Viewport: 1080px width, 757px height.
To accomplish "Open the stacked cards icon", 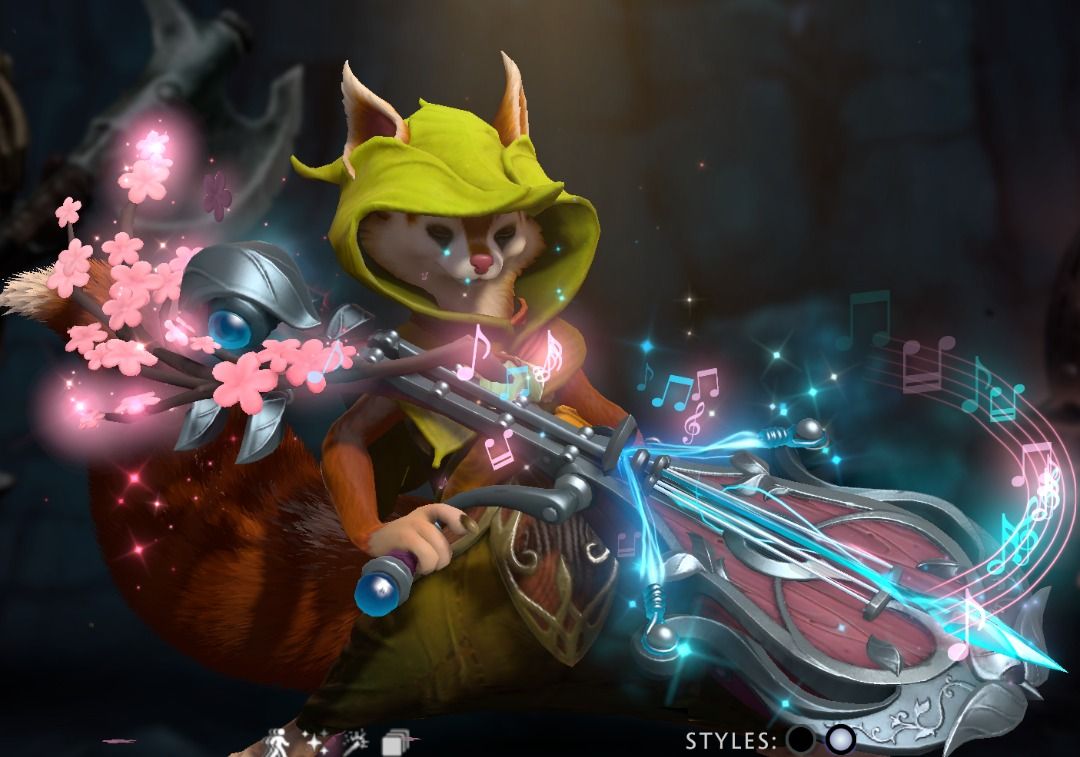I will coord(397,742).
